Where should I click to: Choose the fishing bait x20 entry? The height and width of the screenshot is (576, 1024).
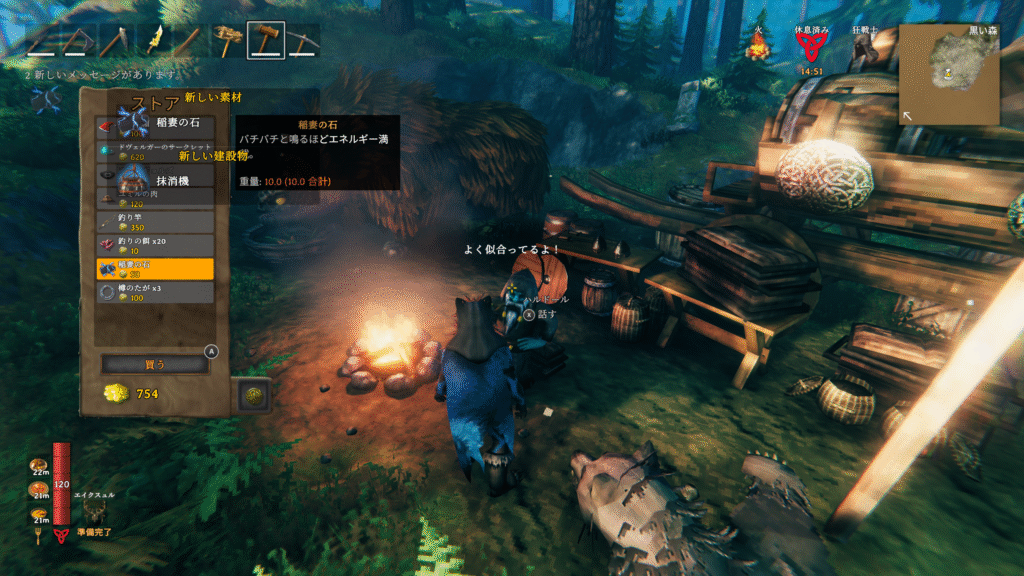pyautogui.click(x=155, y=245)
